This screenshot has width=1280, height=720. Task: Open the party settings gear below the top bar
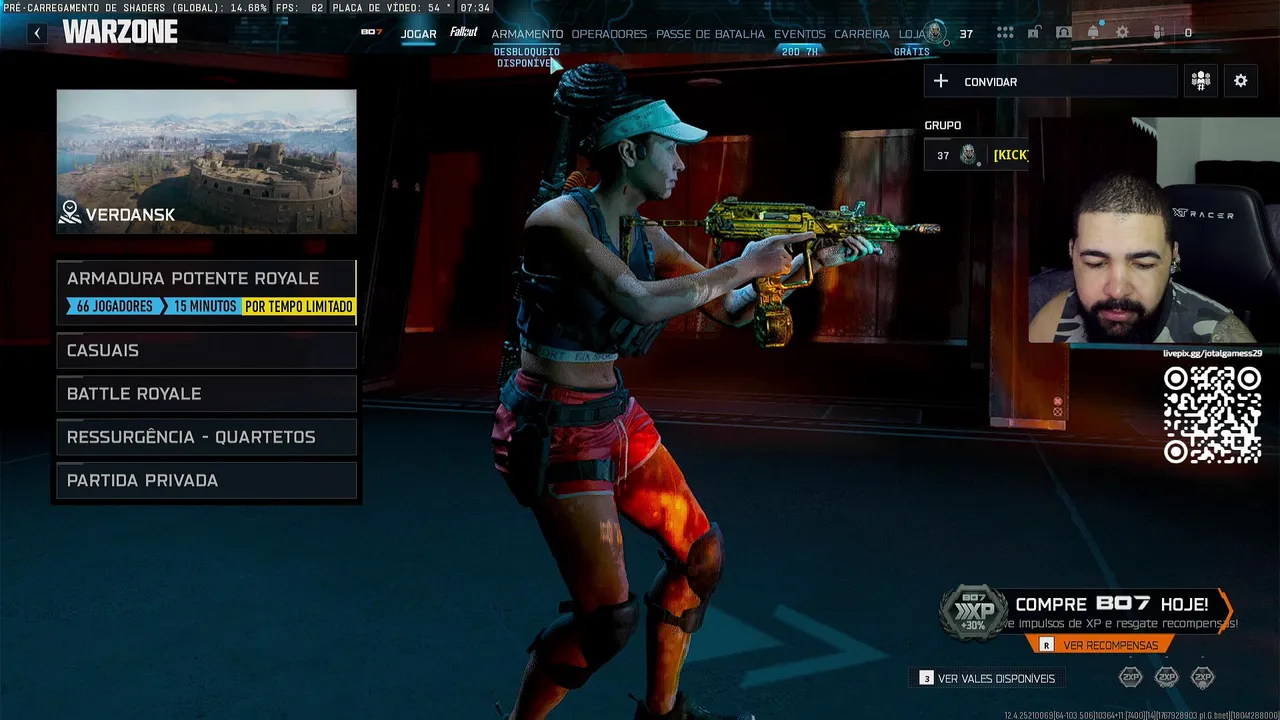tap(1240, 81)
